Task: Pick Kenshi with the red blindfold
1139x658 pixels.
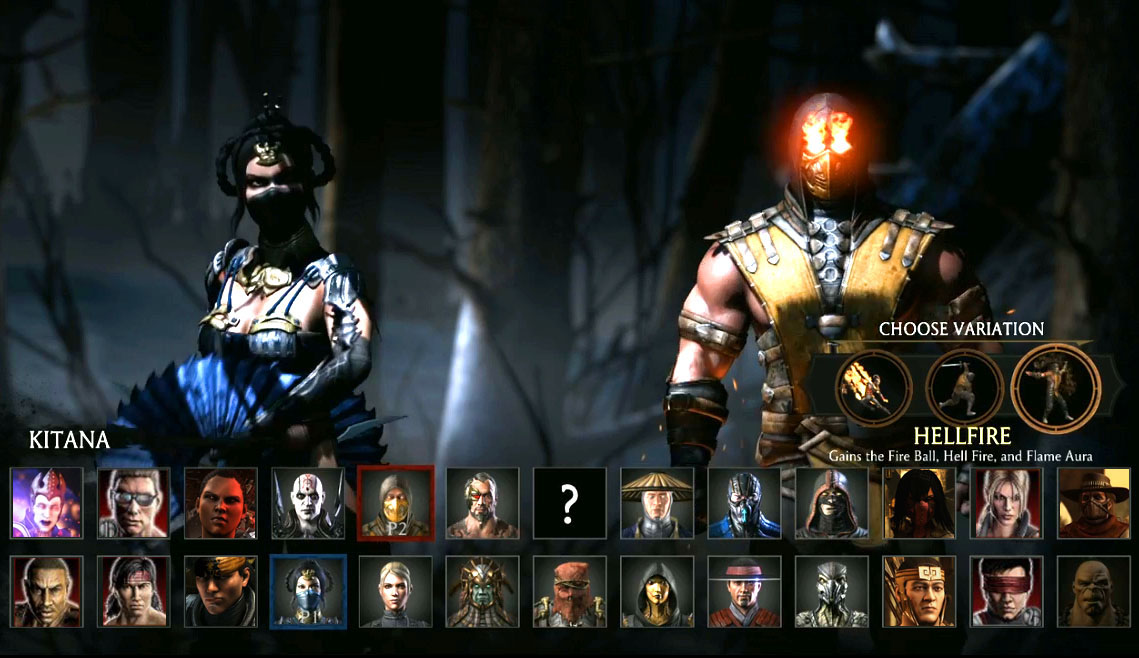Action: 1006,591
